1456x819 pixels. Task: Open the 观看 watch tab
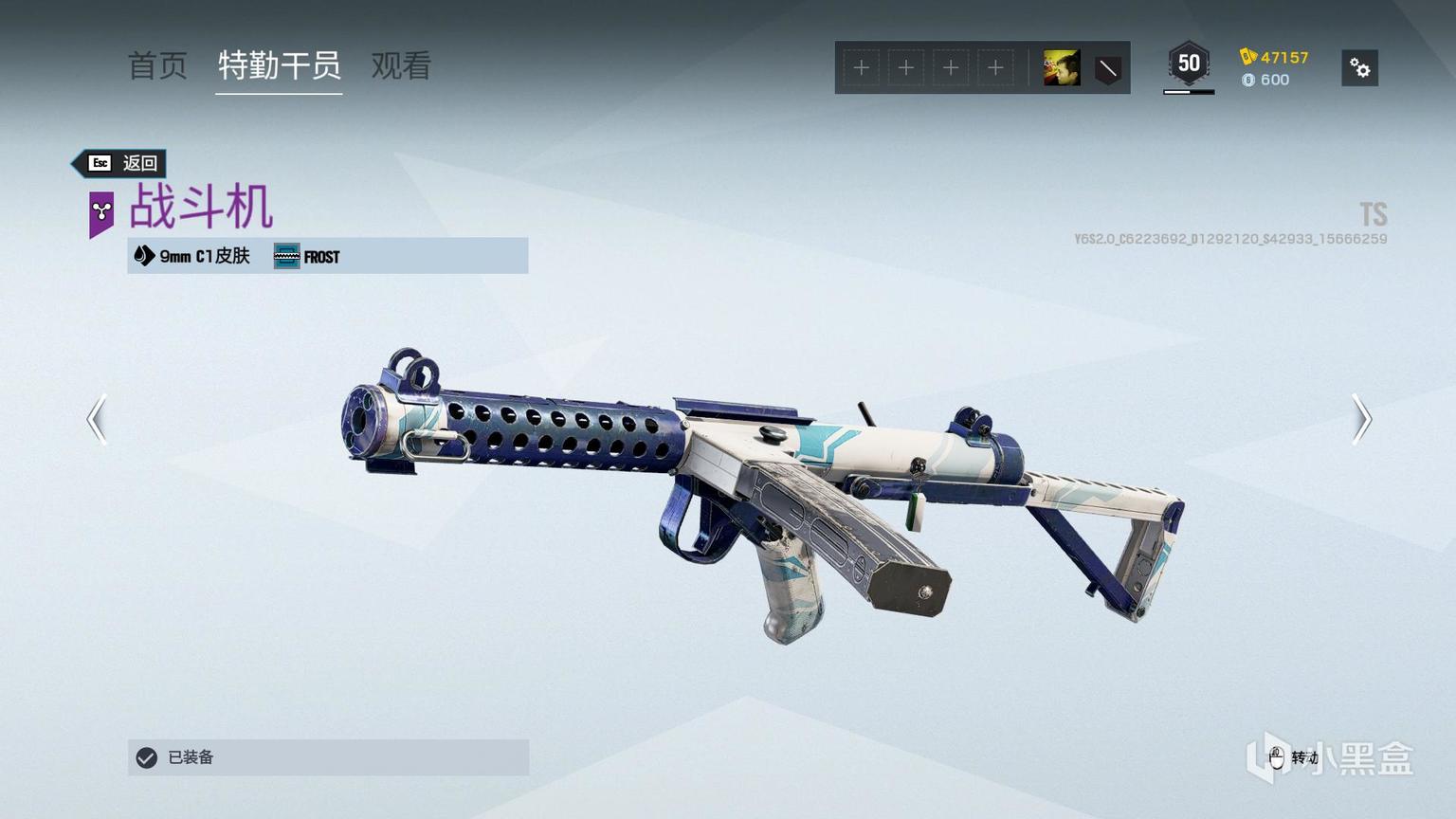[401, 66]
